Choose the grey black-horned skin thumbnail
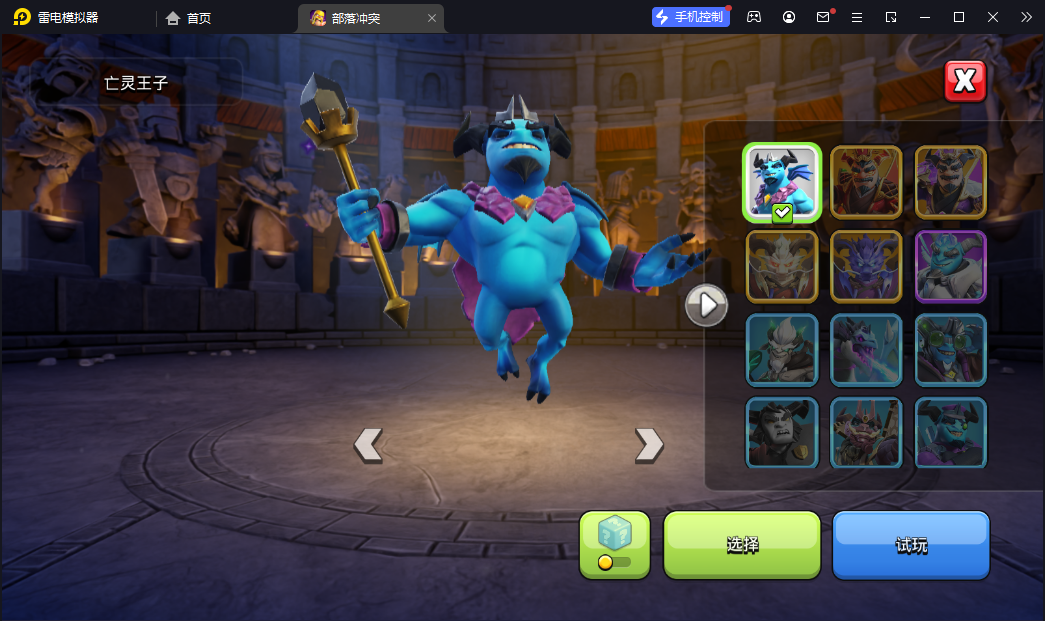Image resolution: width=1045 pixels, height=621 pixels. point(782,432)
